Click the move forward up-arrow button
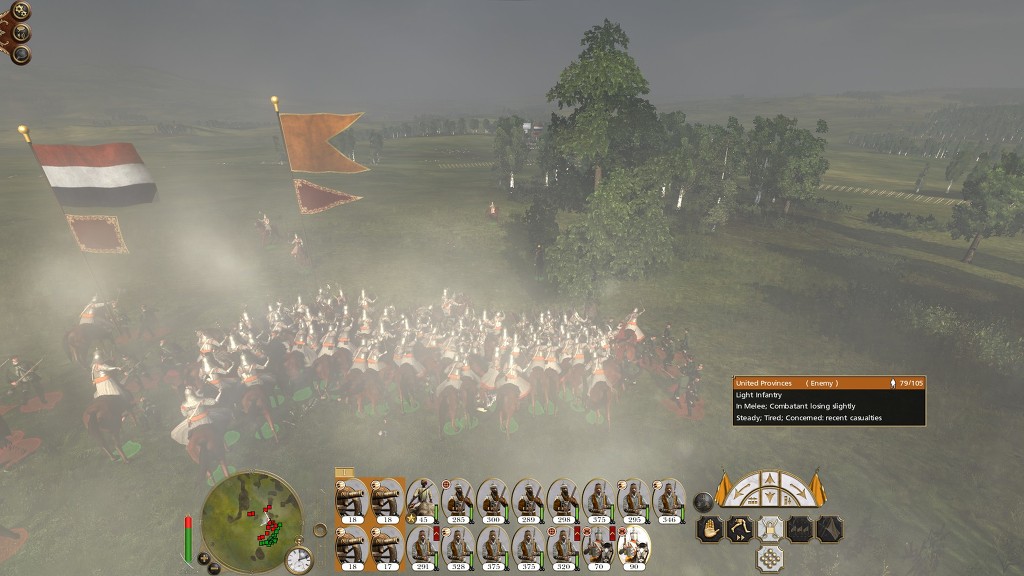 769,479
